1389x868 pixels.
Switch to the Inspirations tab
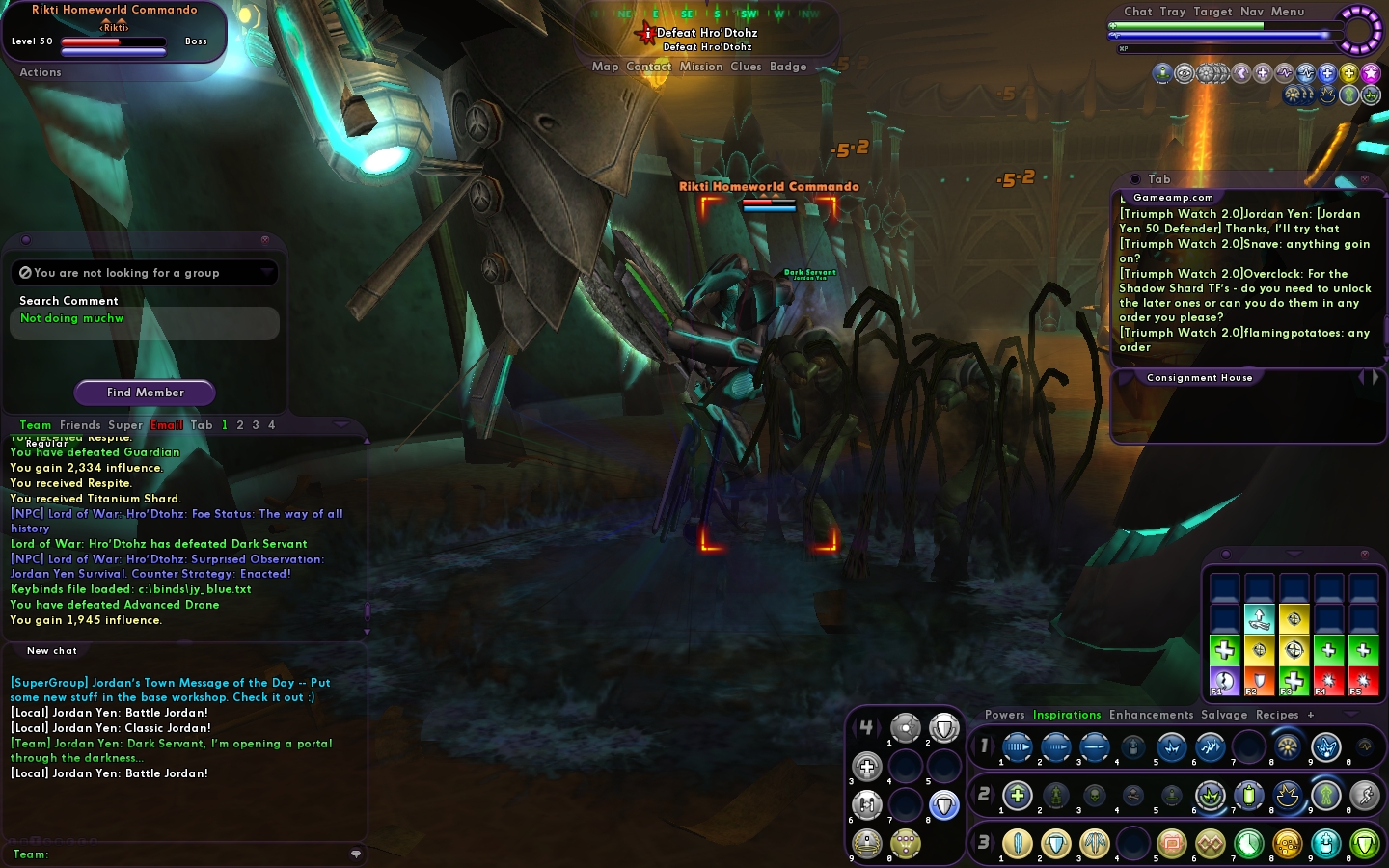coord(1067,715)
